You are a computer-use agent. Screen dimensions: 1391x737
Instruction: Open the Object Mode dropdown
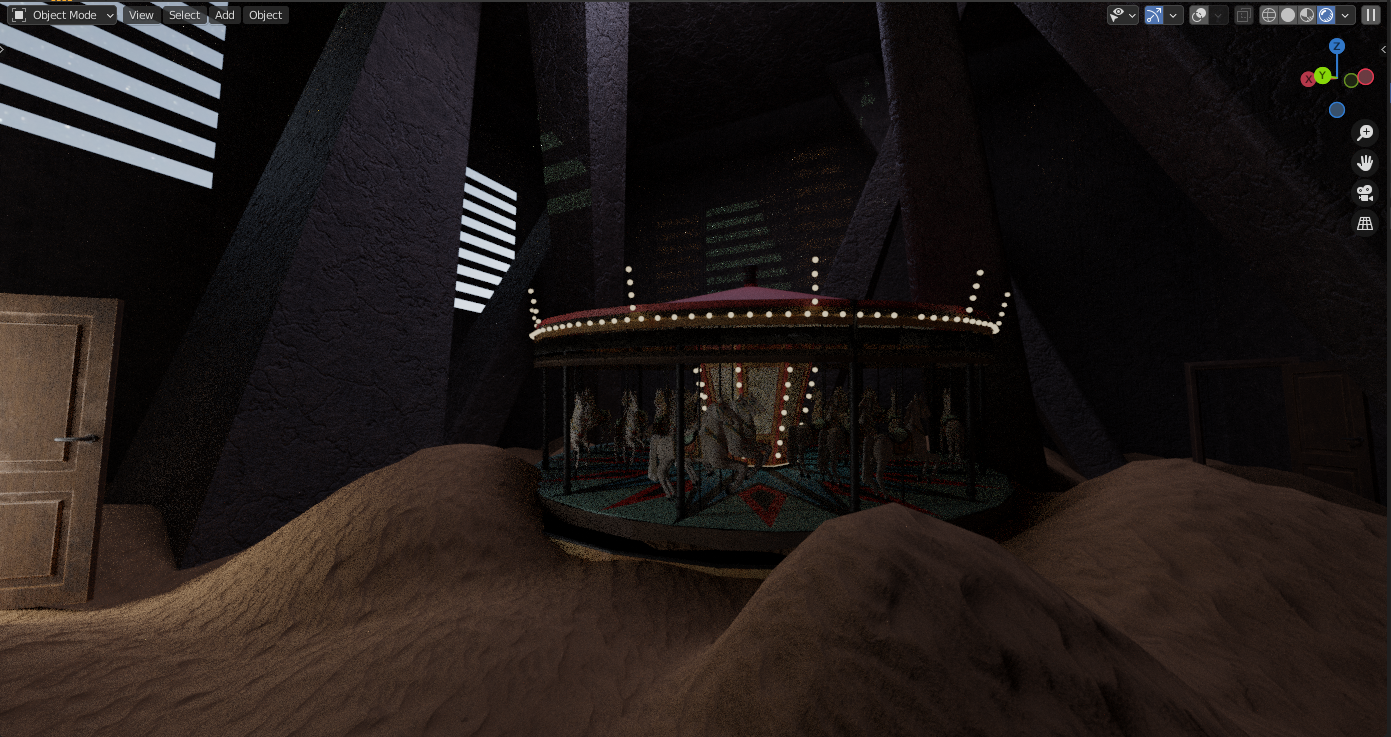point(64,15)
